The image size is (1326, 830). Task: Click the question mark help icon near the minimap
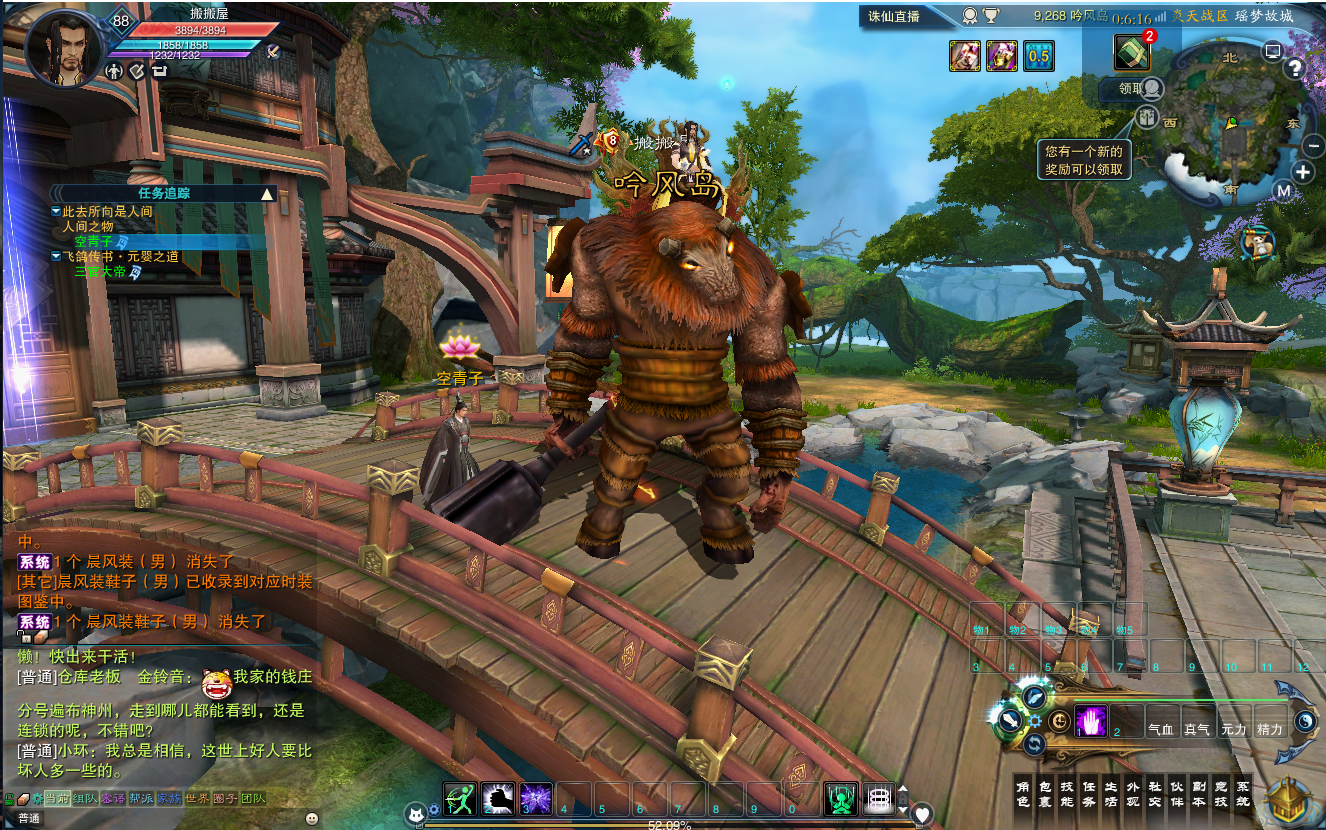(1294, 68)
